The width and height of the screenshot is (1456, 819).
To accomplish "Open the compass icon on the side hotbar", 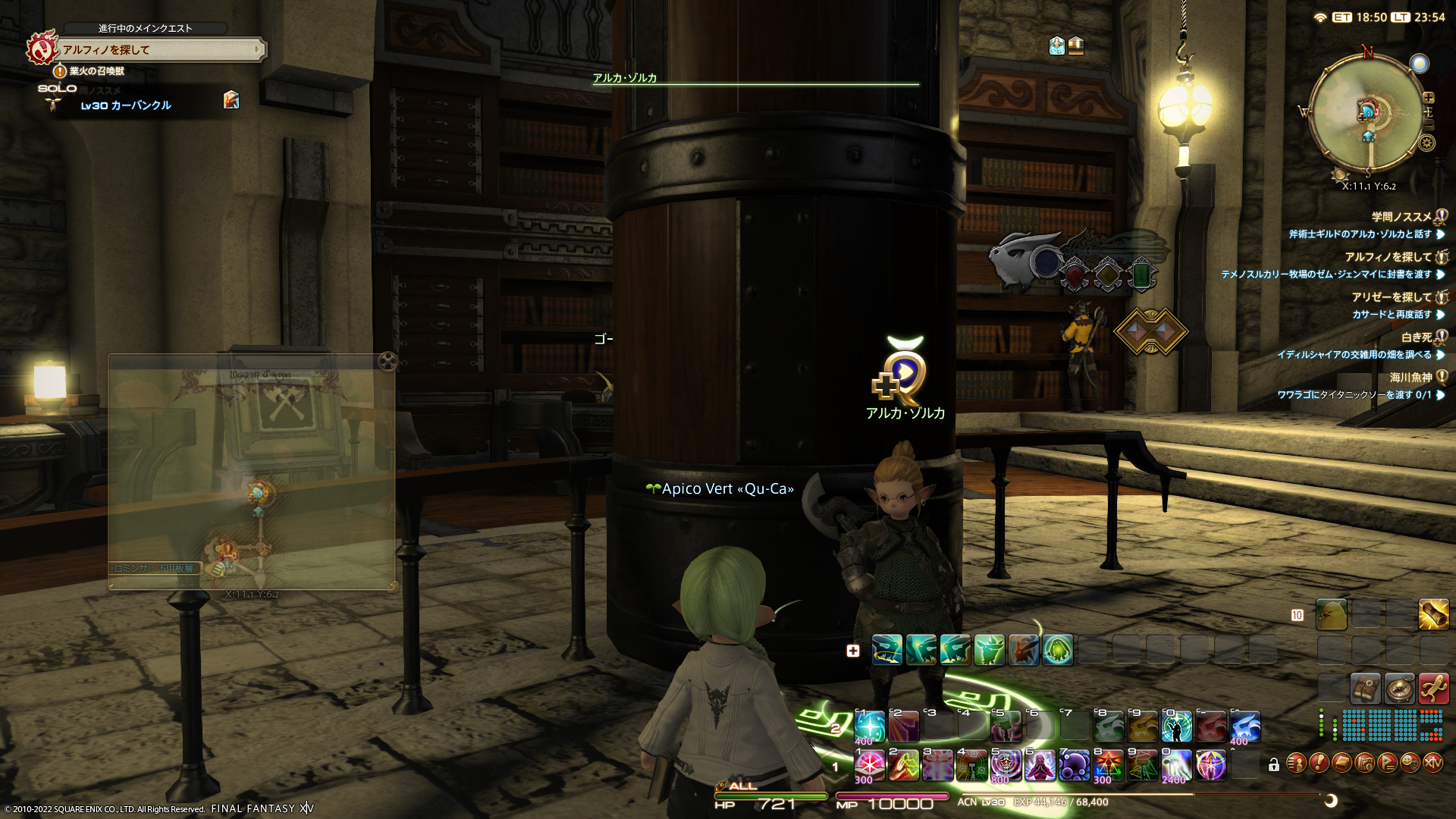I will pyautogui.click(x=1399, y=688).
